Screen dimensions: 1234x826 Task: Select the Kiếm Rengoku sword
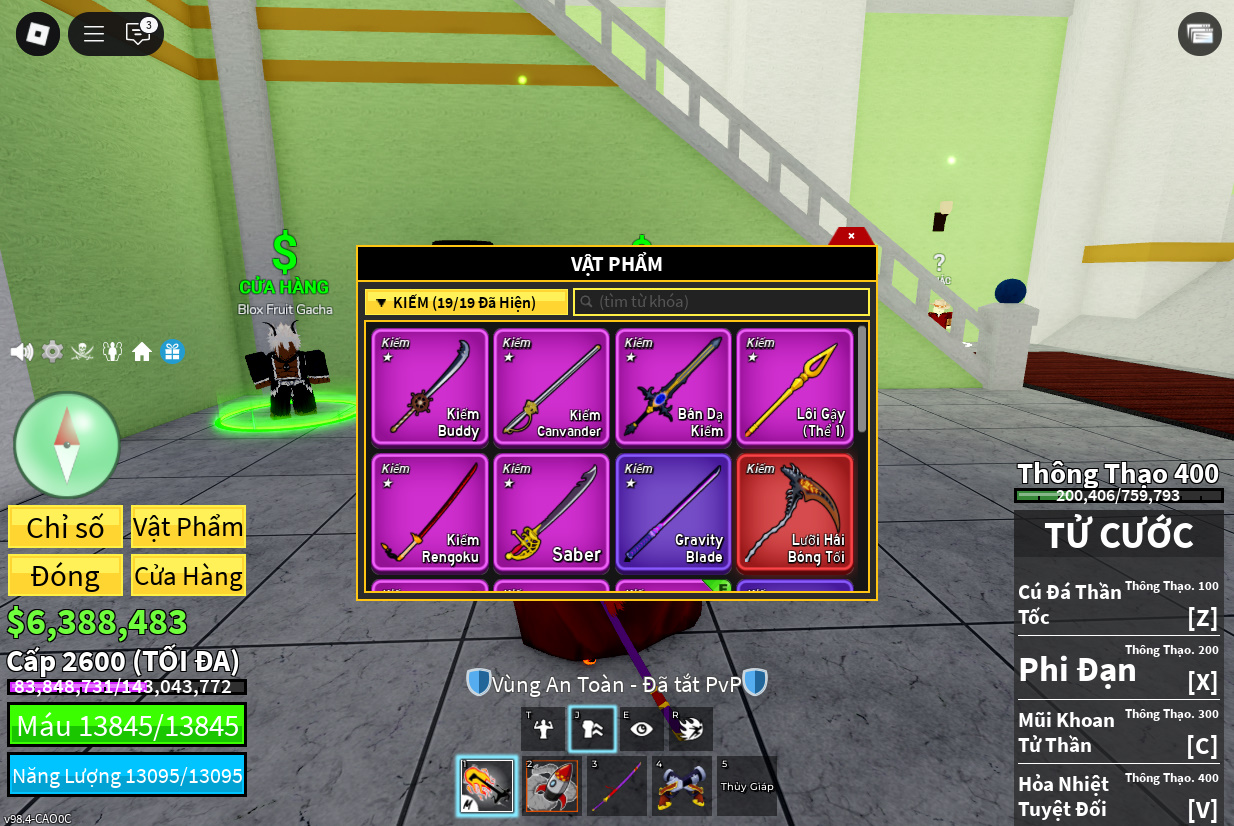(x=430, y=512)
